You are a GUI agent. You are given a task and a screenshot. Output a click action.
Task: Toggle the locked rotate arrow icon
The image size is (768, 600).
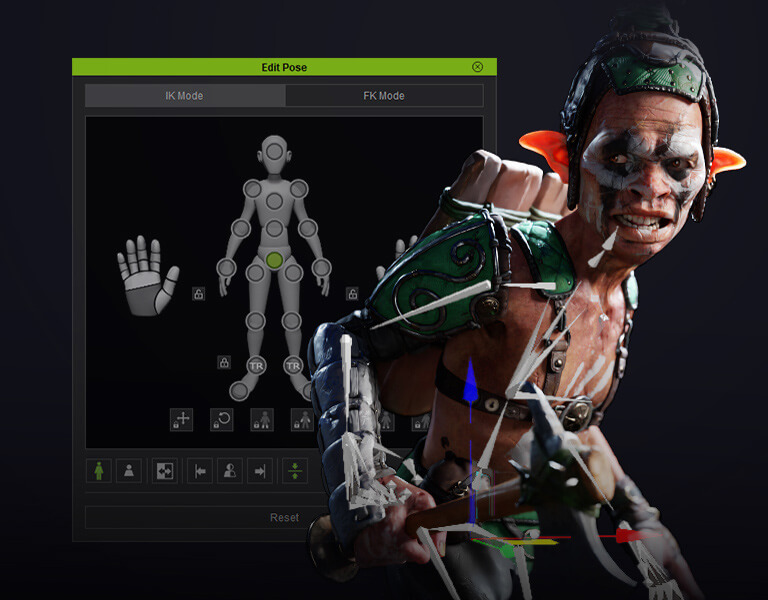click(222, 420)
